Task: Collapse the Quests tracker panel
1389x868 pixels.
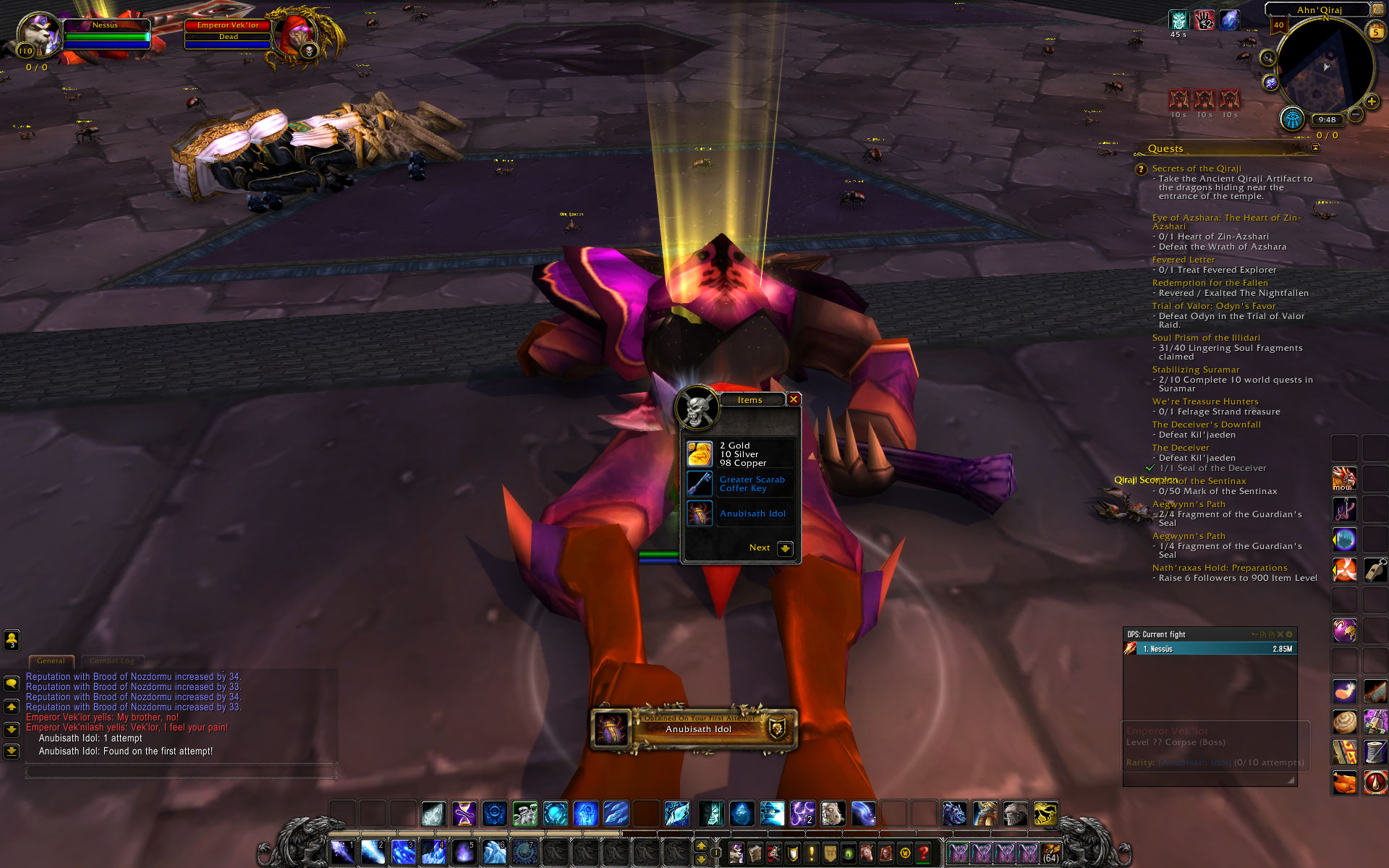Action: pyautogui.click(x=1315, y=148)
